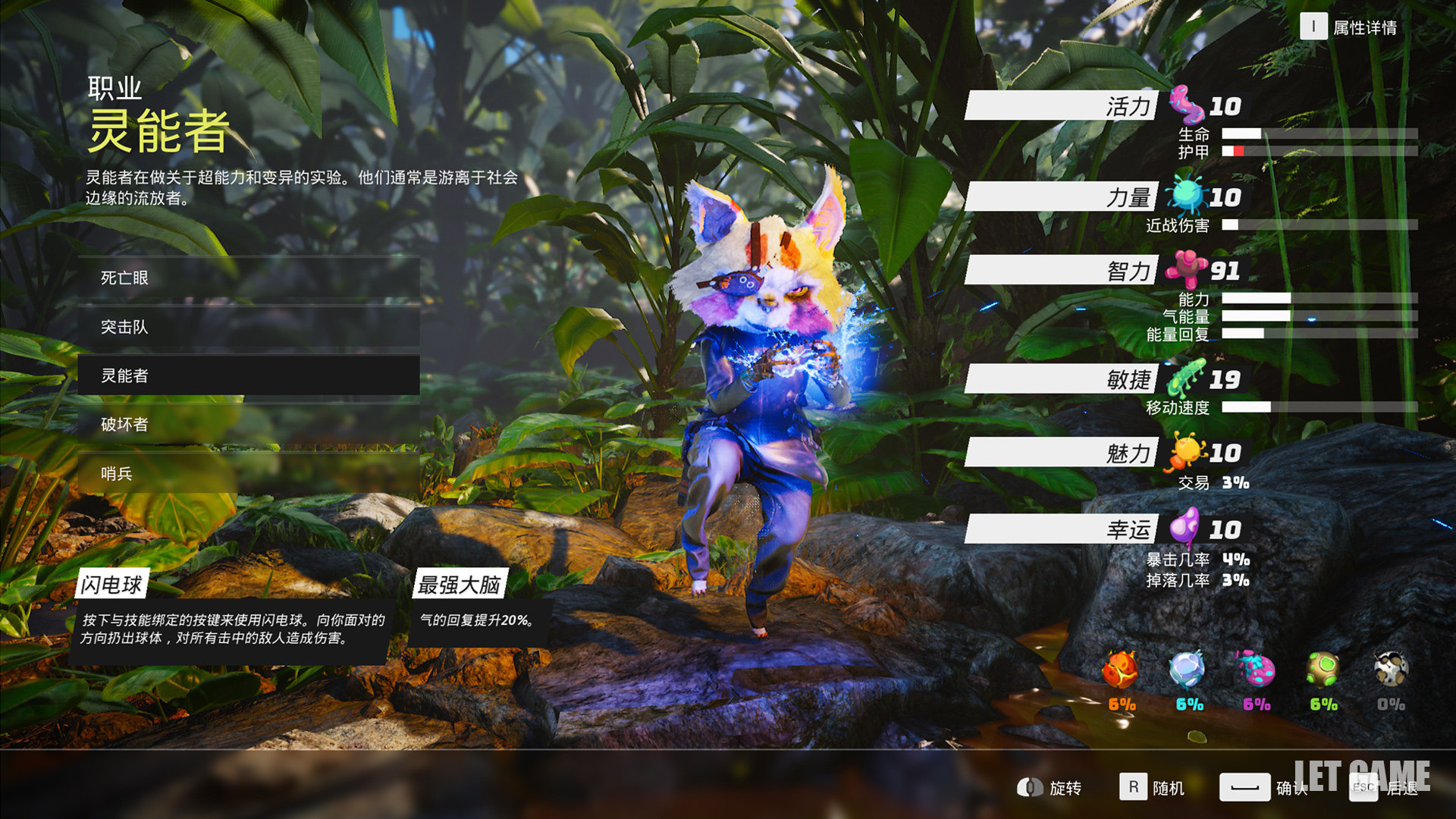Switch to the 破坏者 class
The image size is (1456, 819).
tap(248, 424)
